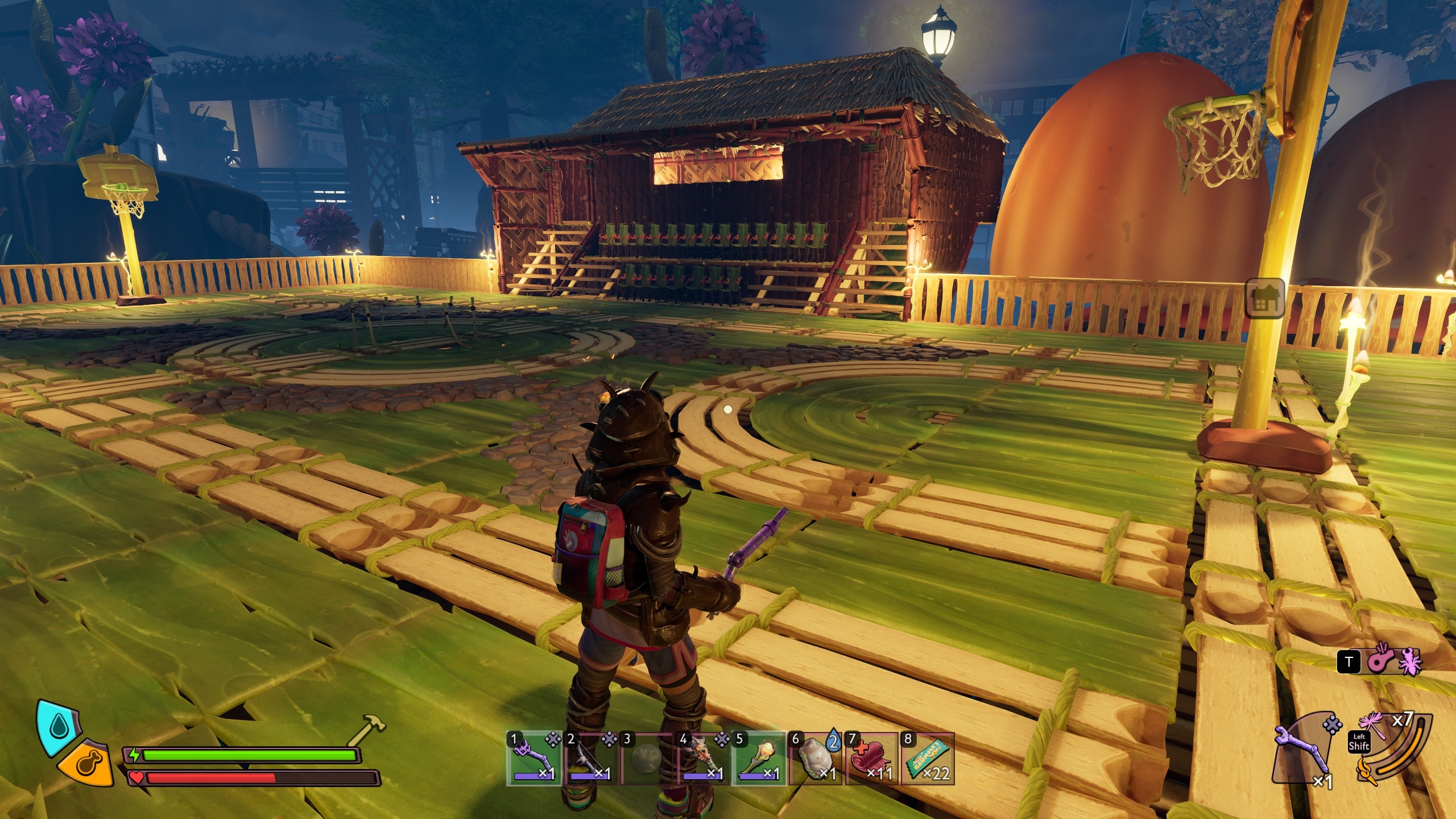
Task: Click the hammer build mode icon
Action: click(366, 729)
